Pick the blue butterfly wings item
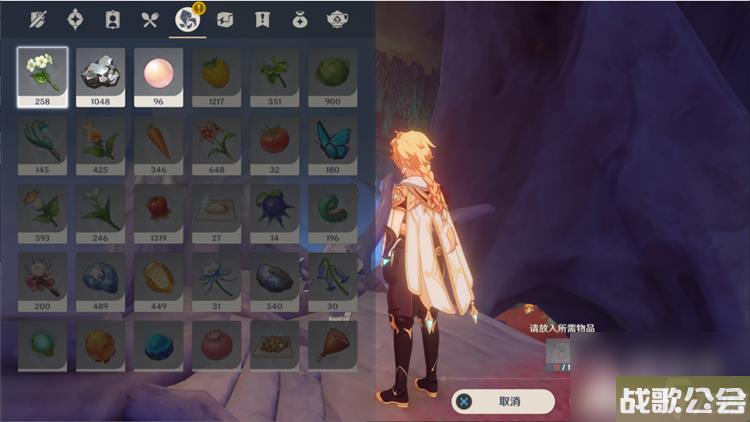 (332, 145)
